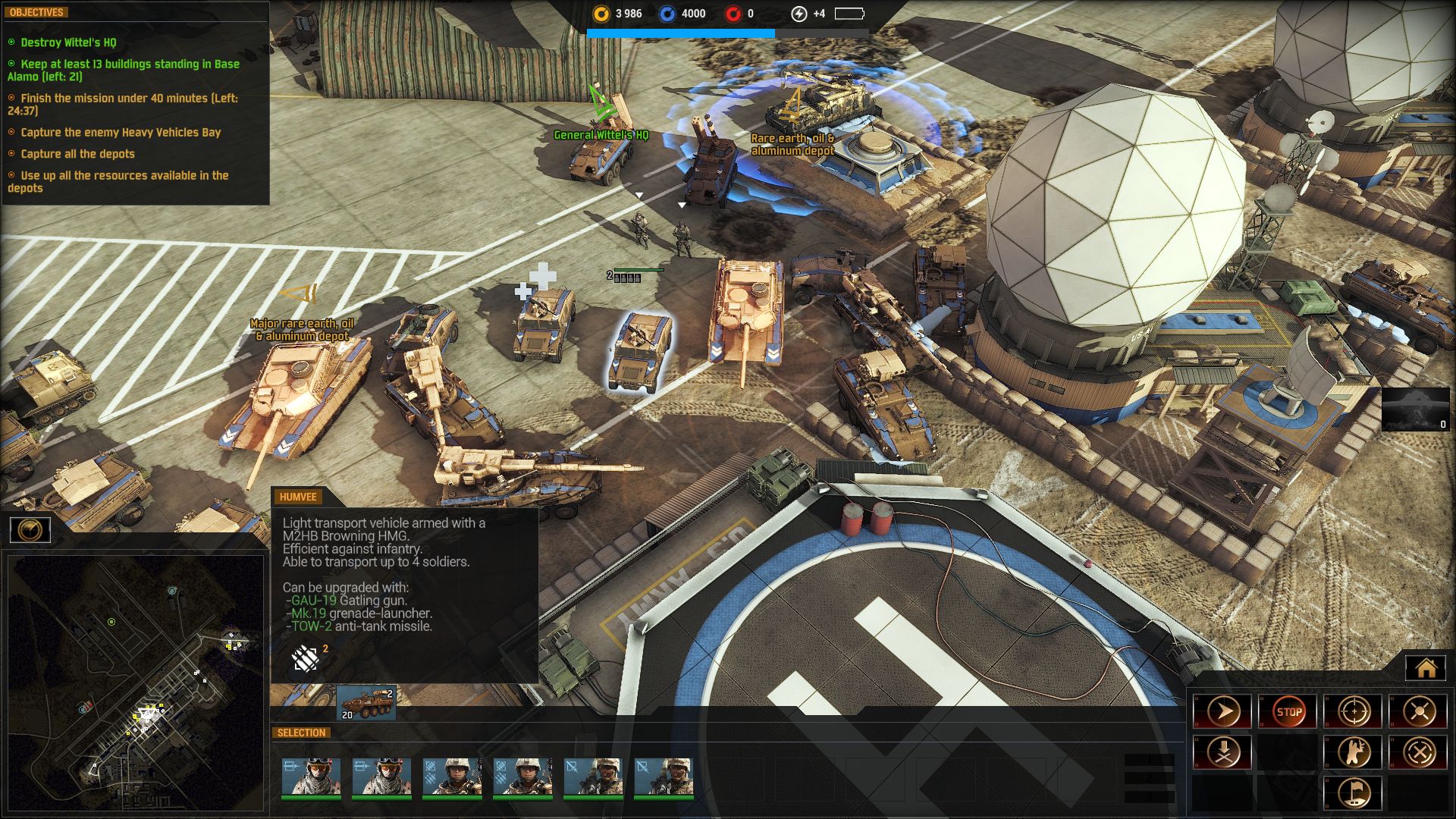Click the ammo upgrade icon in Humvee panel
This screenshot has height=819, width=1456.
point(305,659)
